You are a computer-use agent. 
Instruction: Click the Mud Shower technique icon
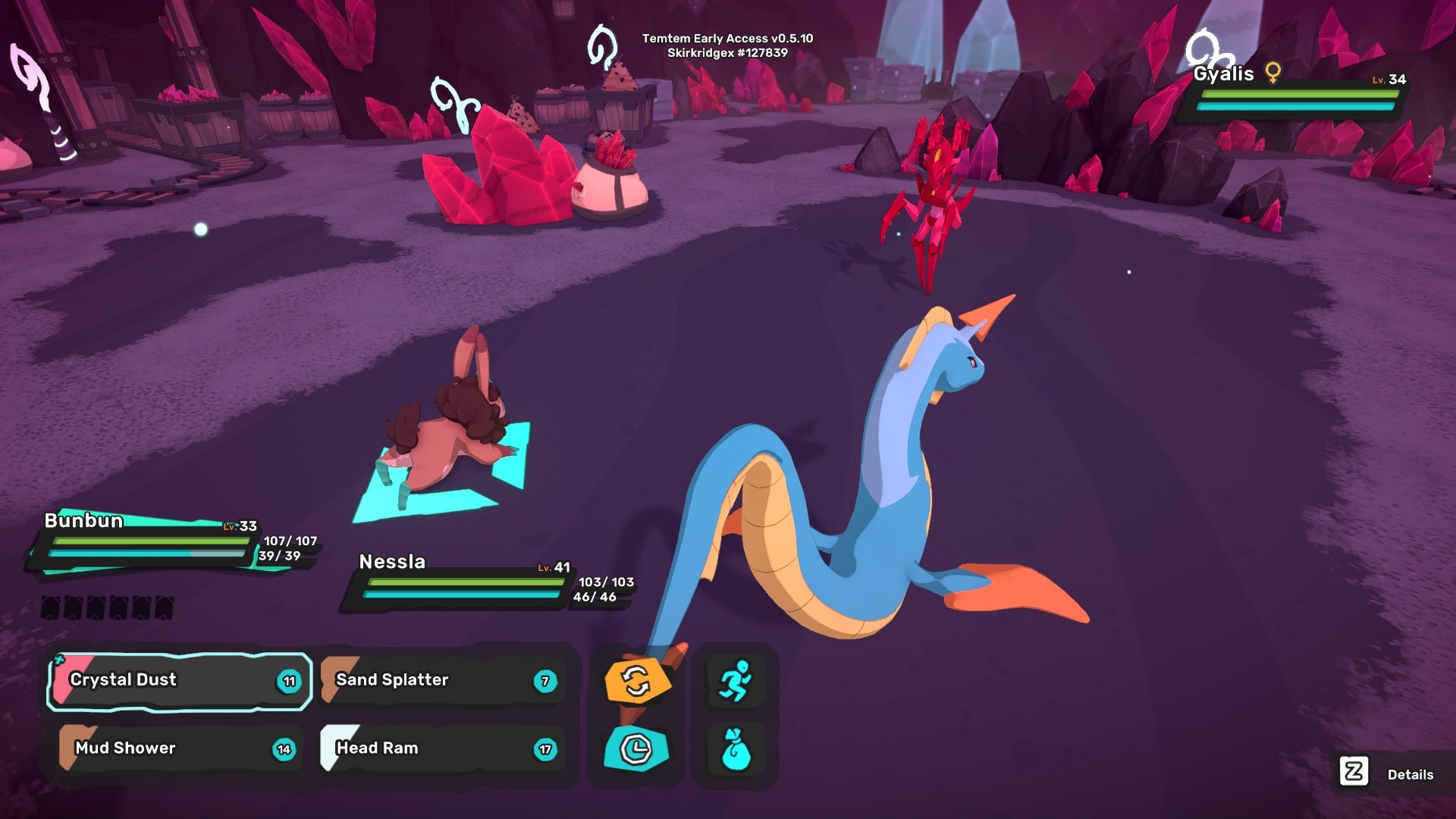coord(67,748)
